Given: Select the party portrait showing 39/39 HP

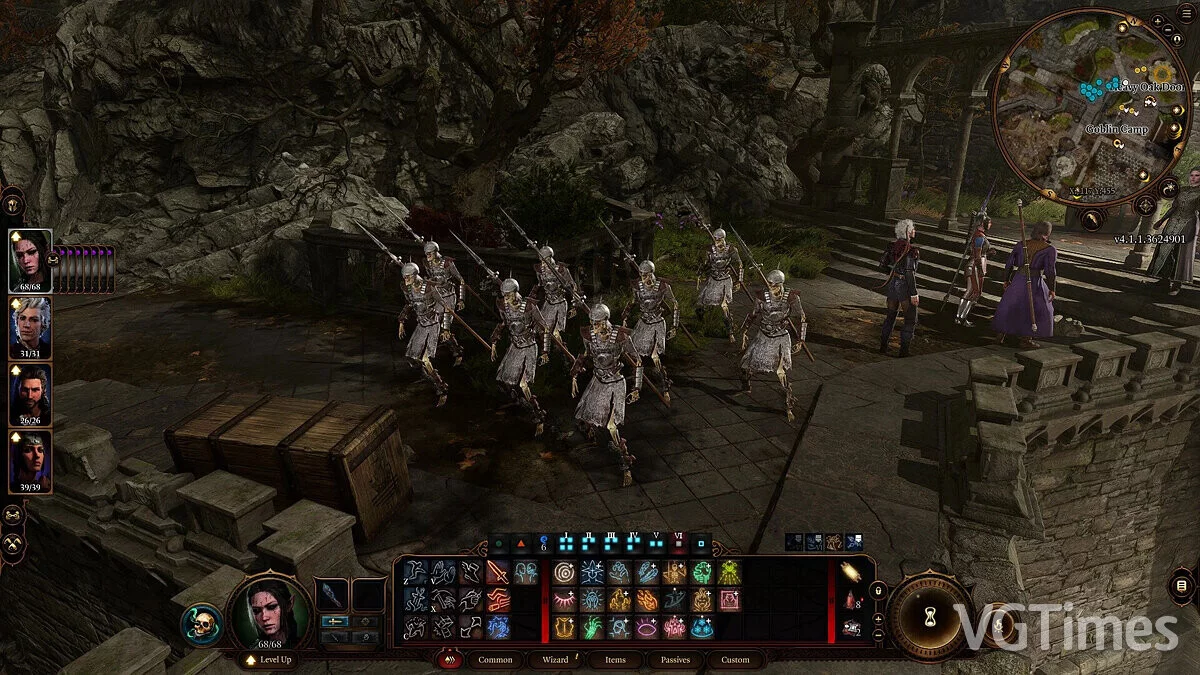Looking at the screenshot, I should click(x=30, y=460).
